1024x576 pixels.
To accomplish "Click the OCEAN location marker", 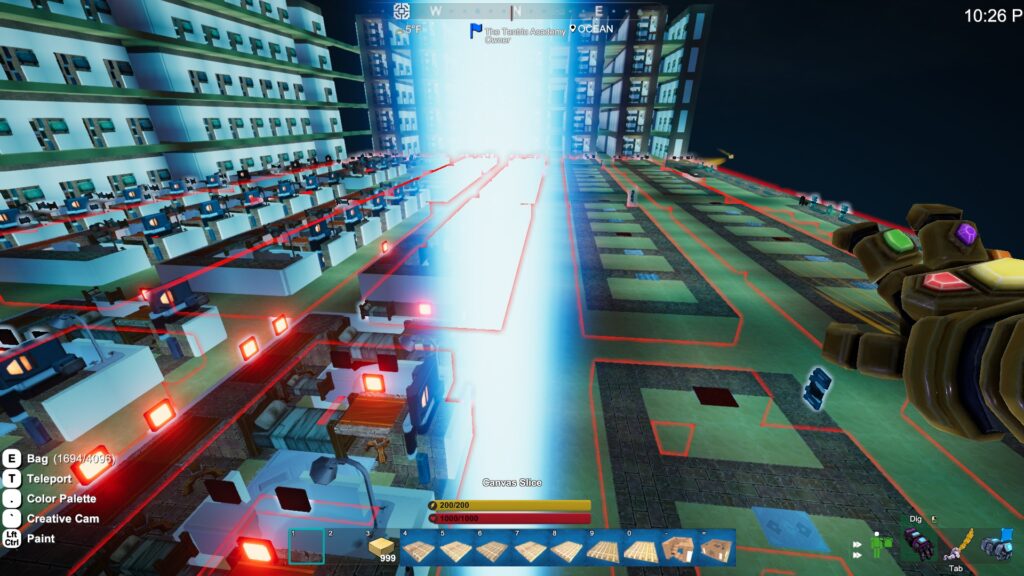I will (x=573, y=30).
